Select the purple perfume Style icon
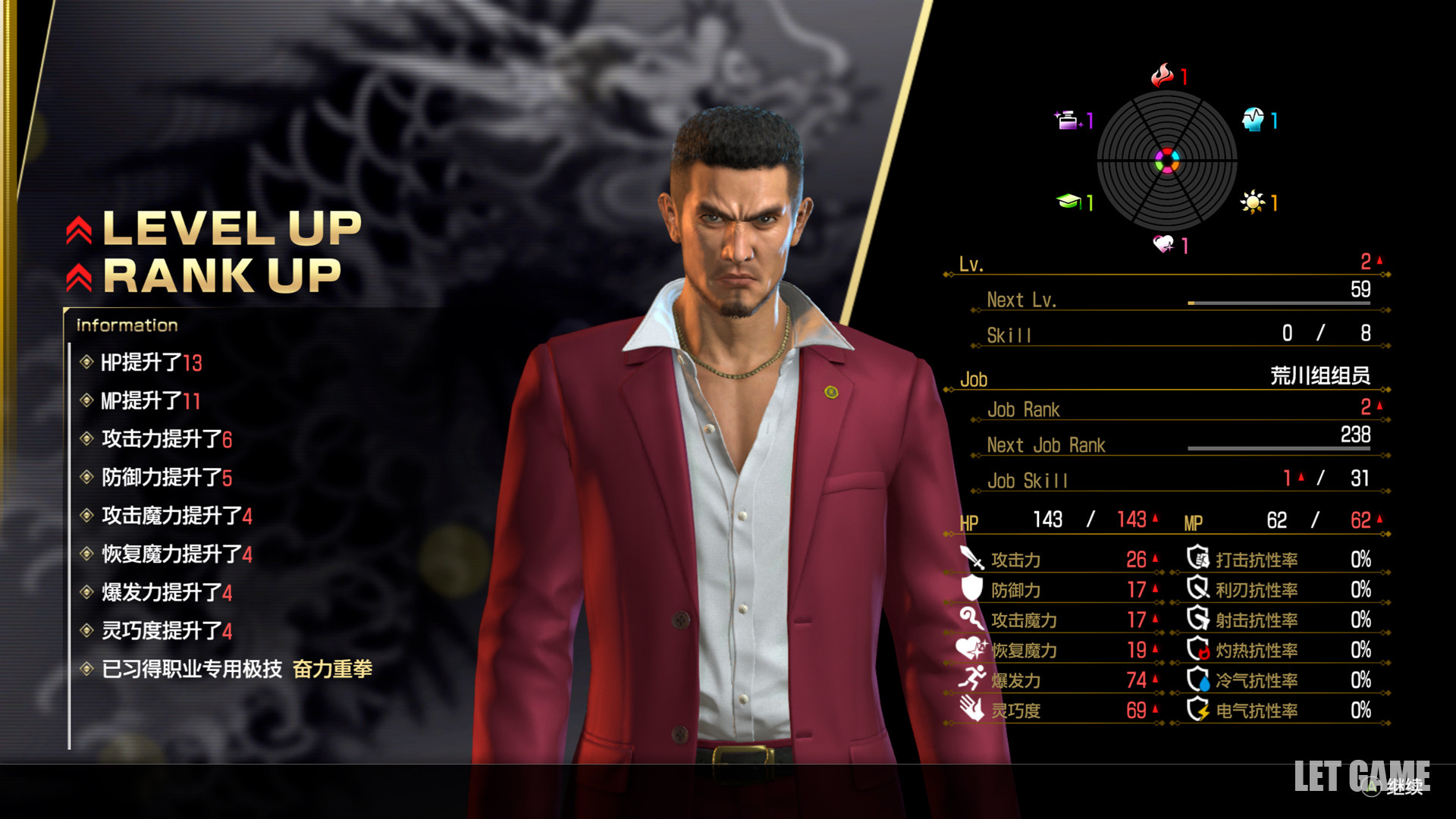The width and height of the screenshot is (1456, 819). pyautogui.click(x=1067, y=120)
